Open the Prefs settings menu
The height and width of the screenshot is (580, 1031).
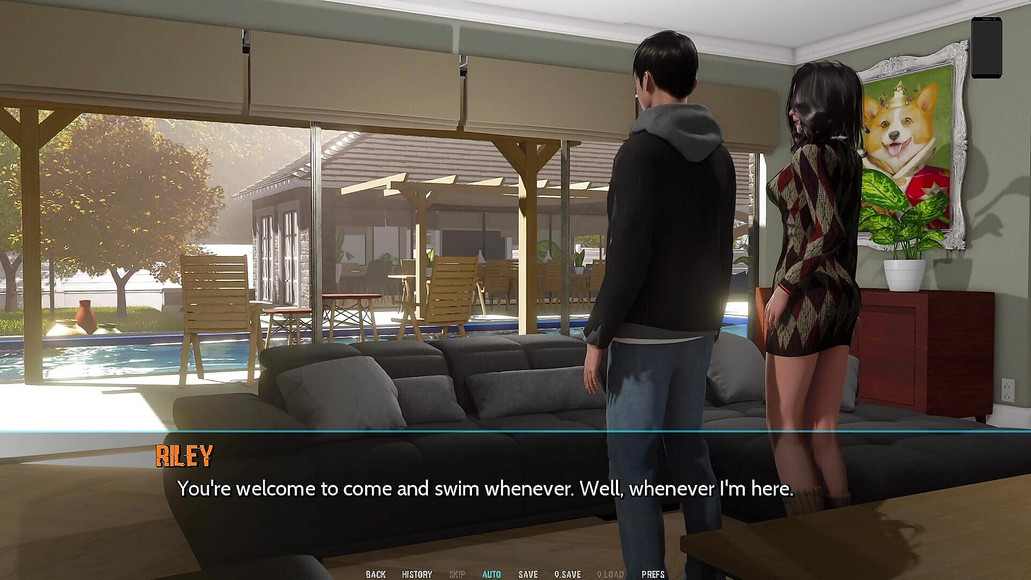pos(653,574)
